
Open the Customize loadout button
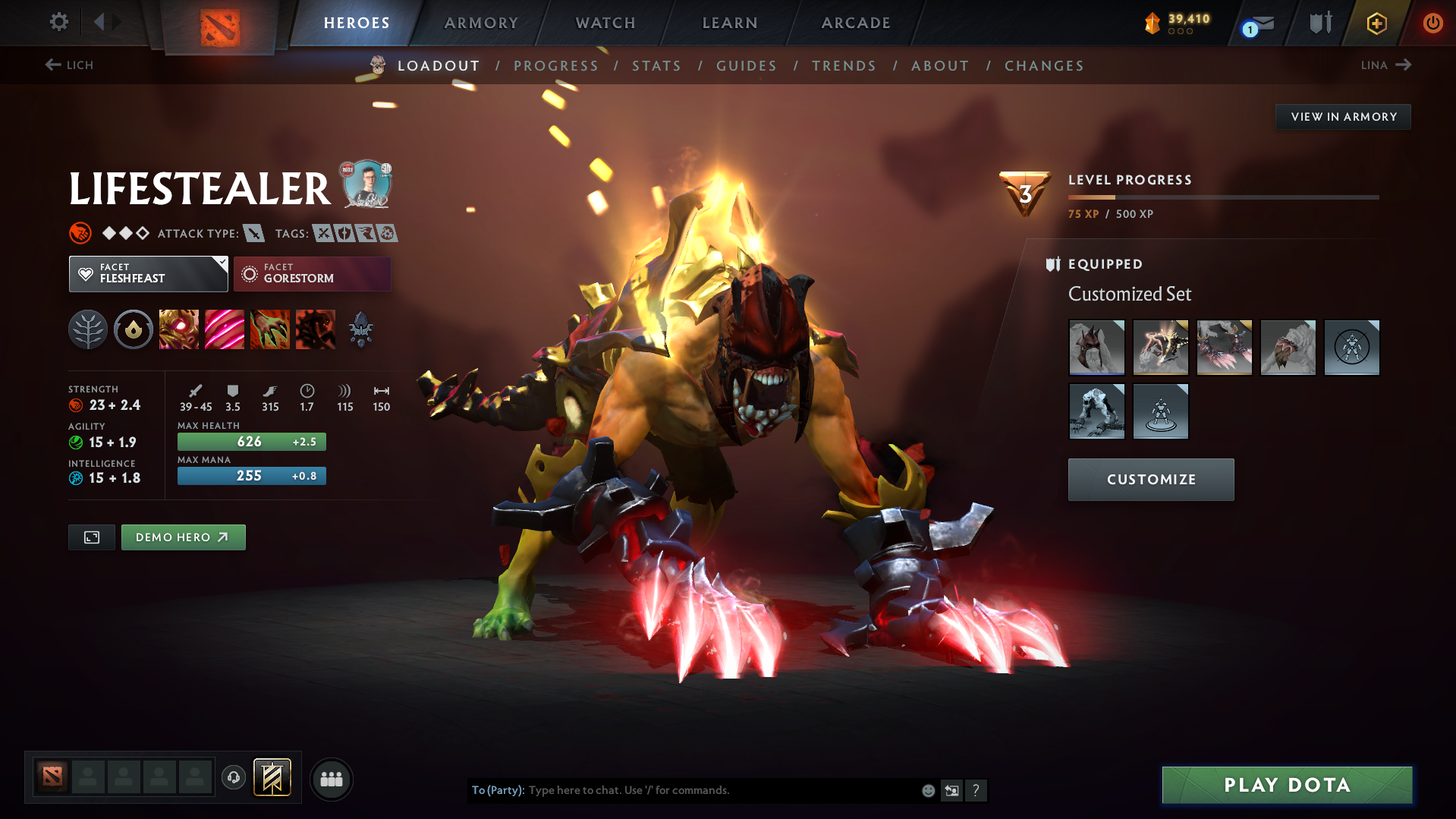click(1150, 480)
